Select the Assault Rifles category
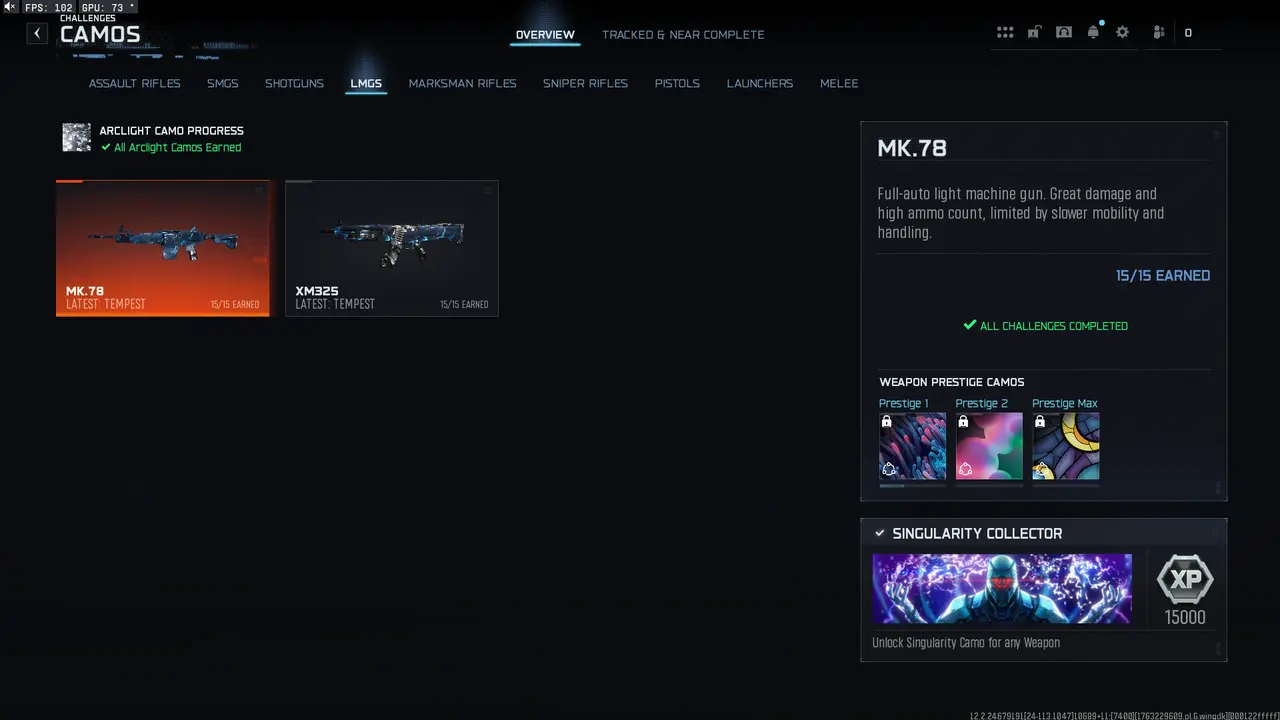Screen dimensions: 1280x720 [134, 83]
